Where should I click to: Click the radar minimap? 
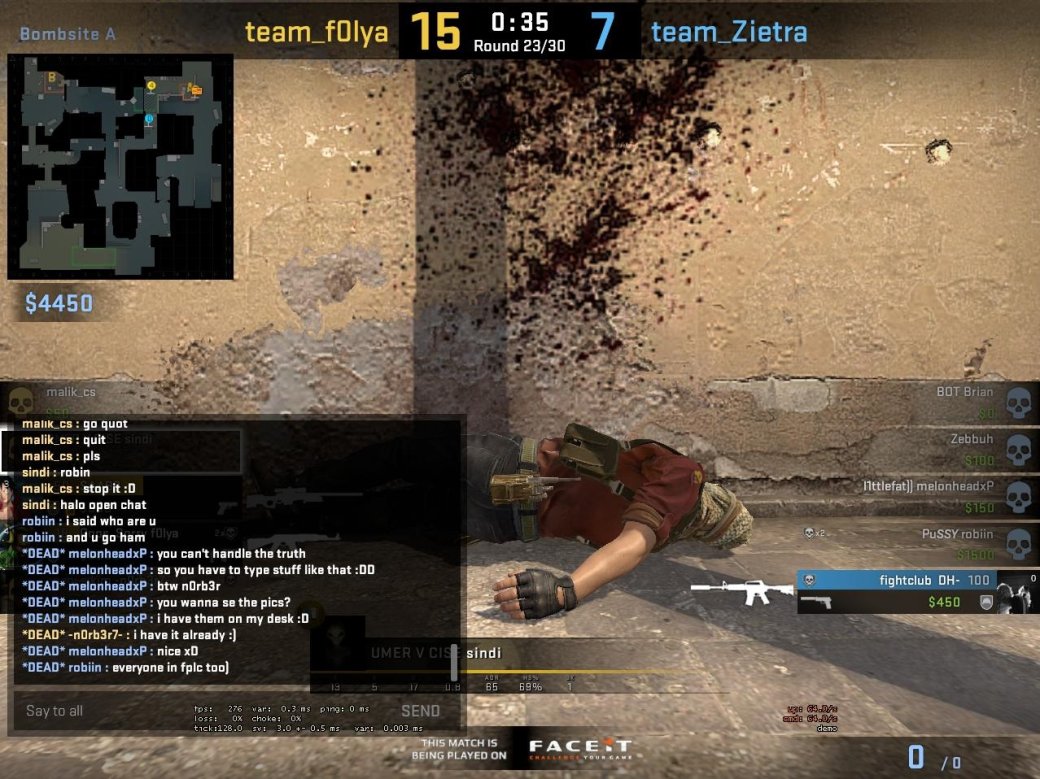(x=120, y=167)
